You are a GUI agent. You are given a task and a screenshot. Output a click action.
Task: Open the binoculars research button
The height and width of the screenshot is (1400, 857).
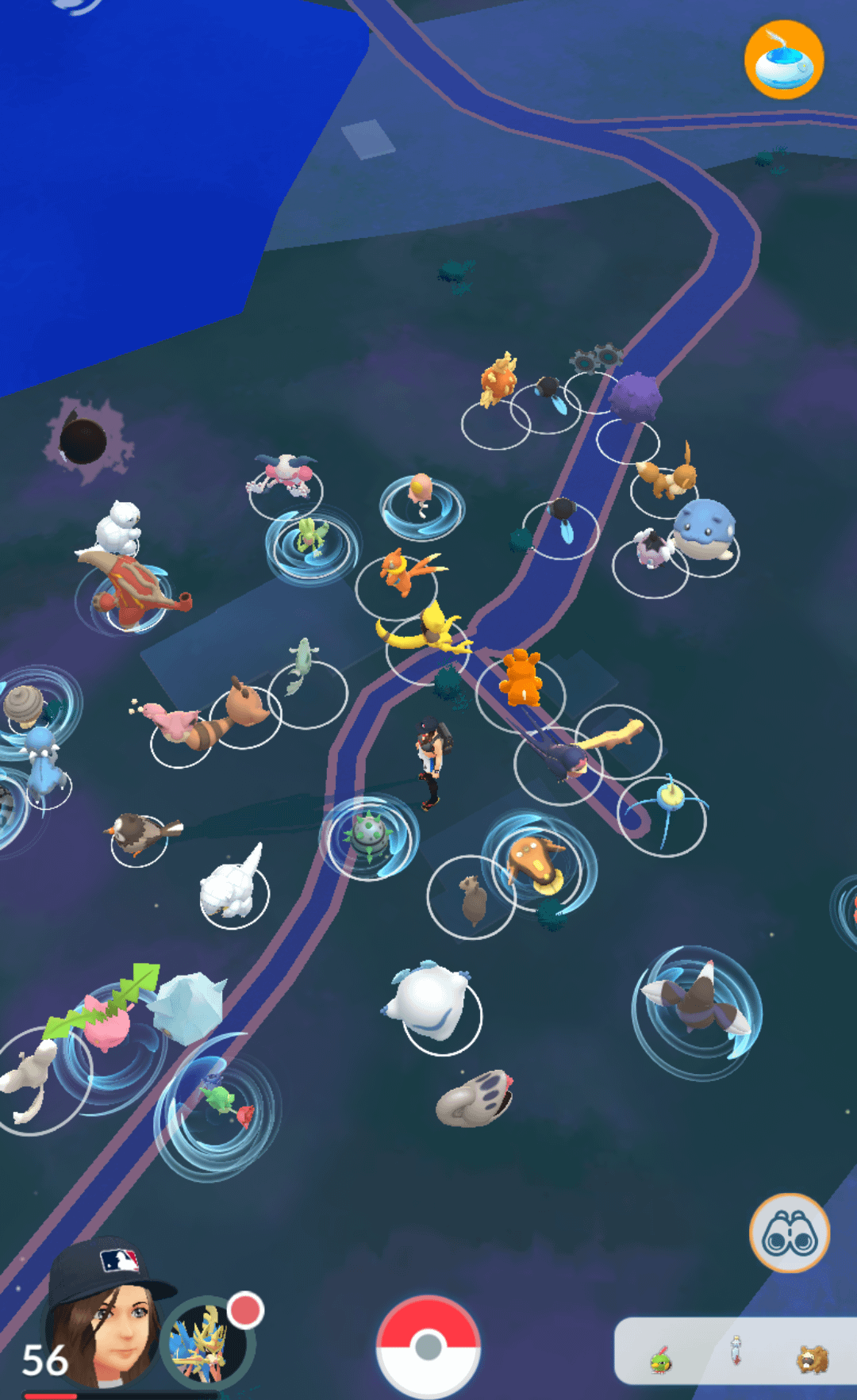point(789,1233)
